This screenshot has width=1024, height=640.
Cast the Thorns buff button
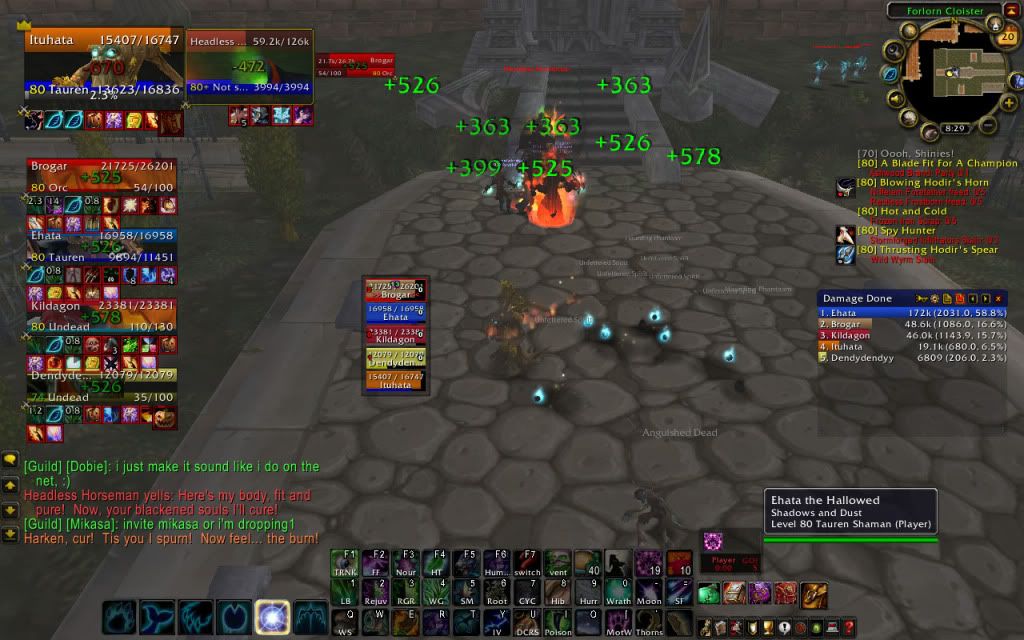pyautogui.click(x=648, y=622)
